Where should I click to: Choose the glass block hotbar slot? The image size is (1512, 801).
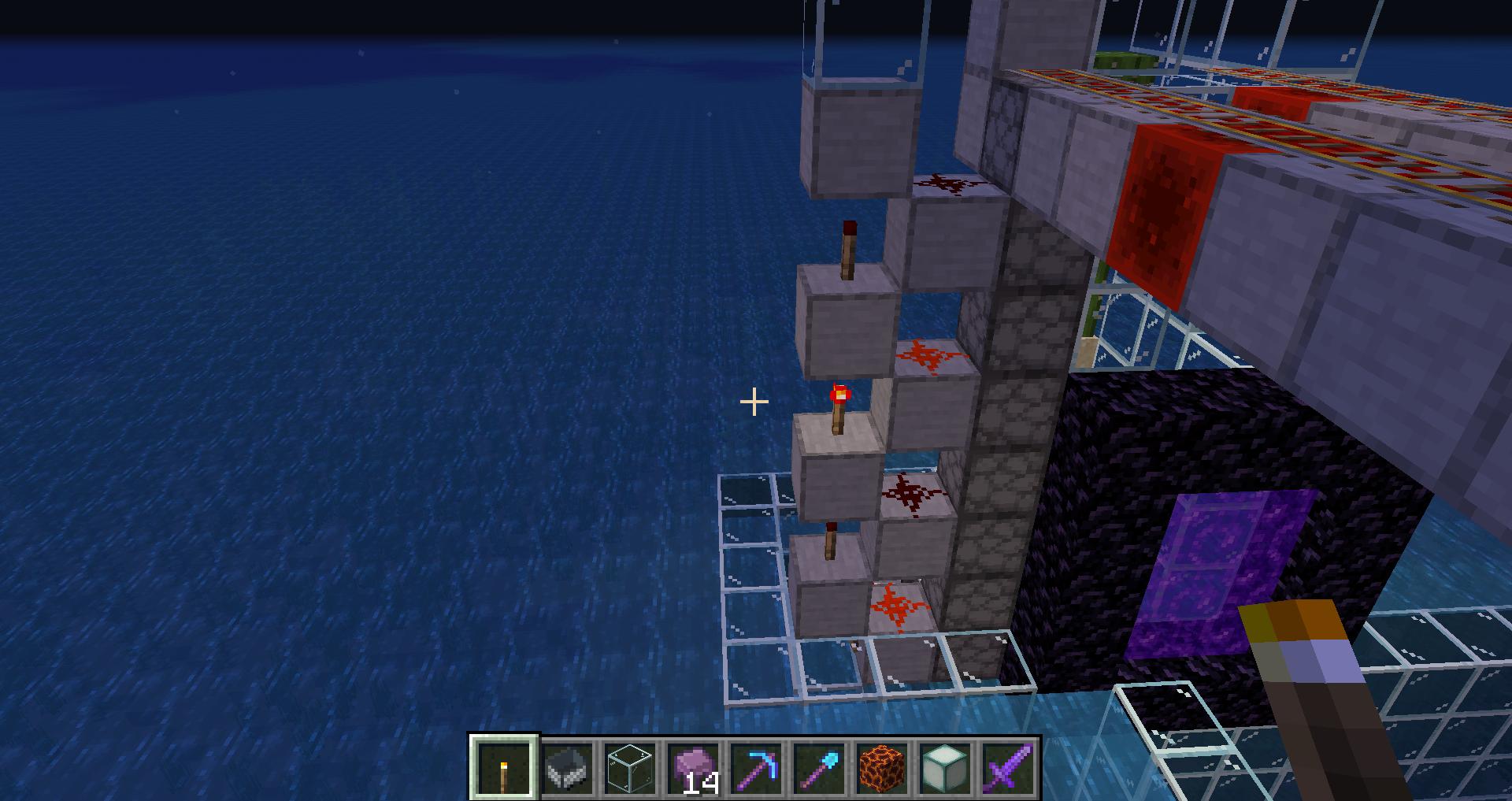pos(630,768)
